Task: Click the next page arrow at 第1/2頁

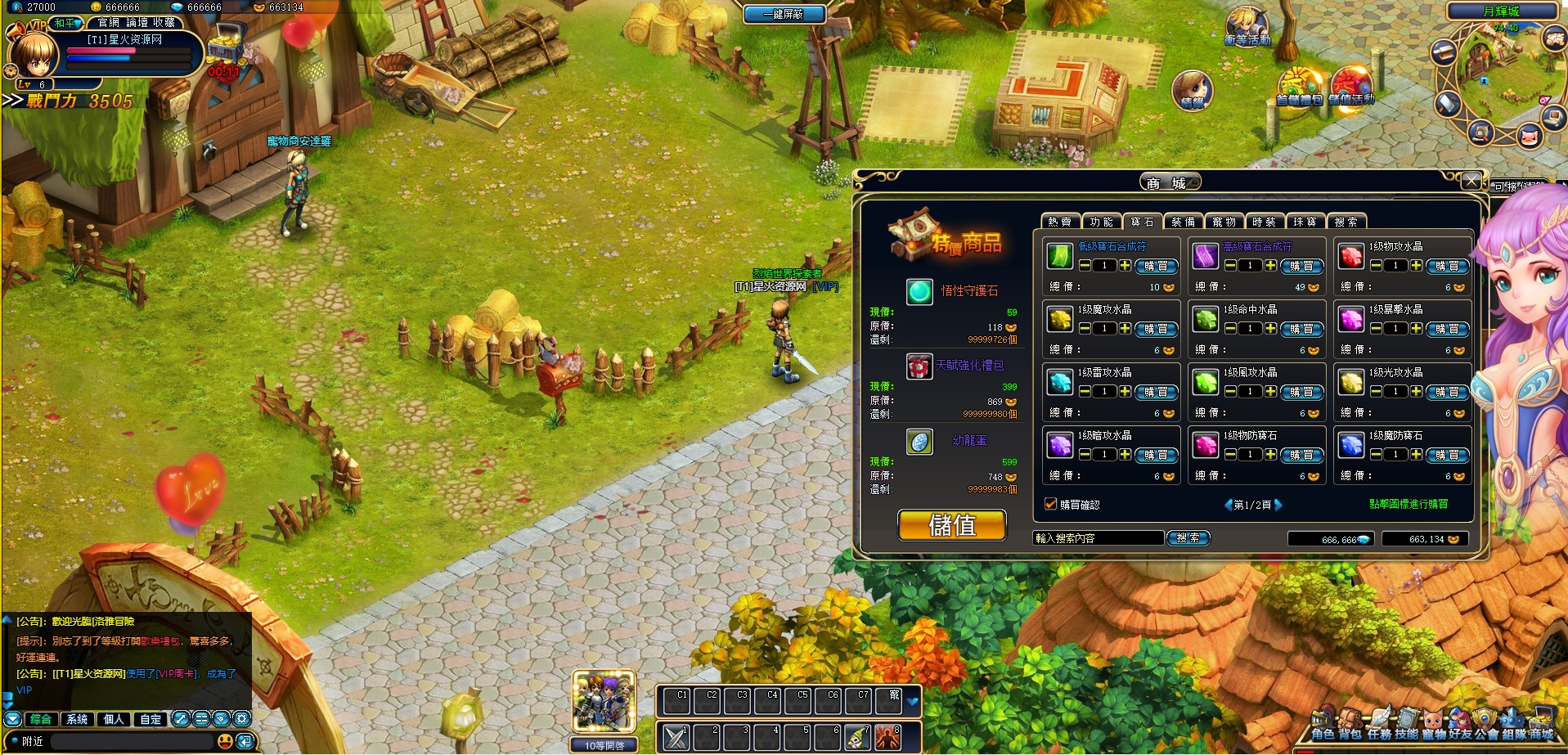Action: point(1278,504)
